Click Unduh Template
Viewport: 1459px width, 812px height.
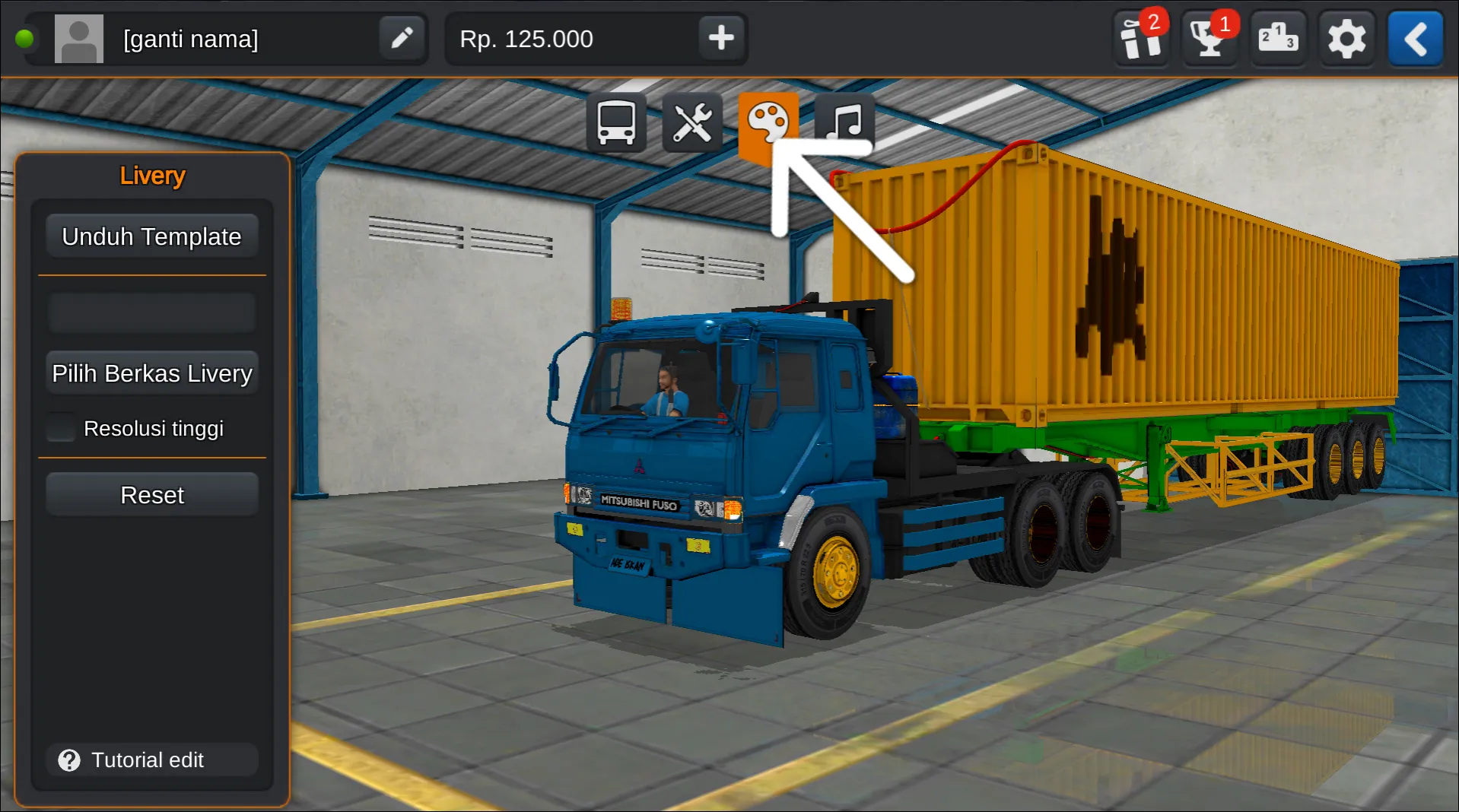pos(151,236)
